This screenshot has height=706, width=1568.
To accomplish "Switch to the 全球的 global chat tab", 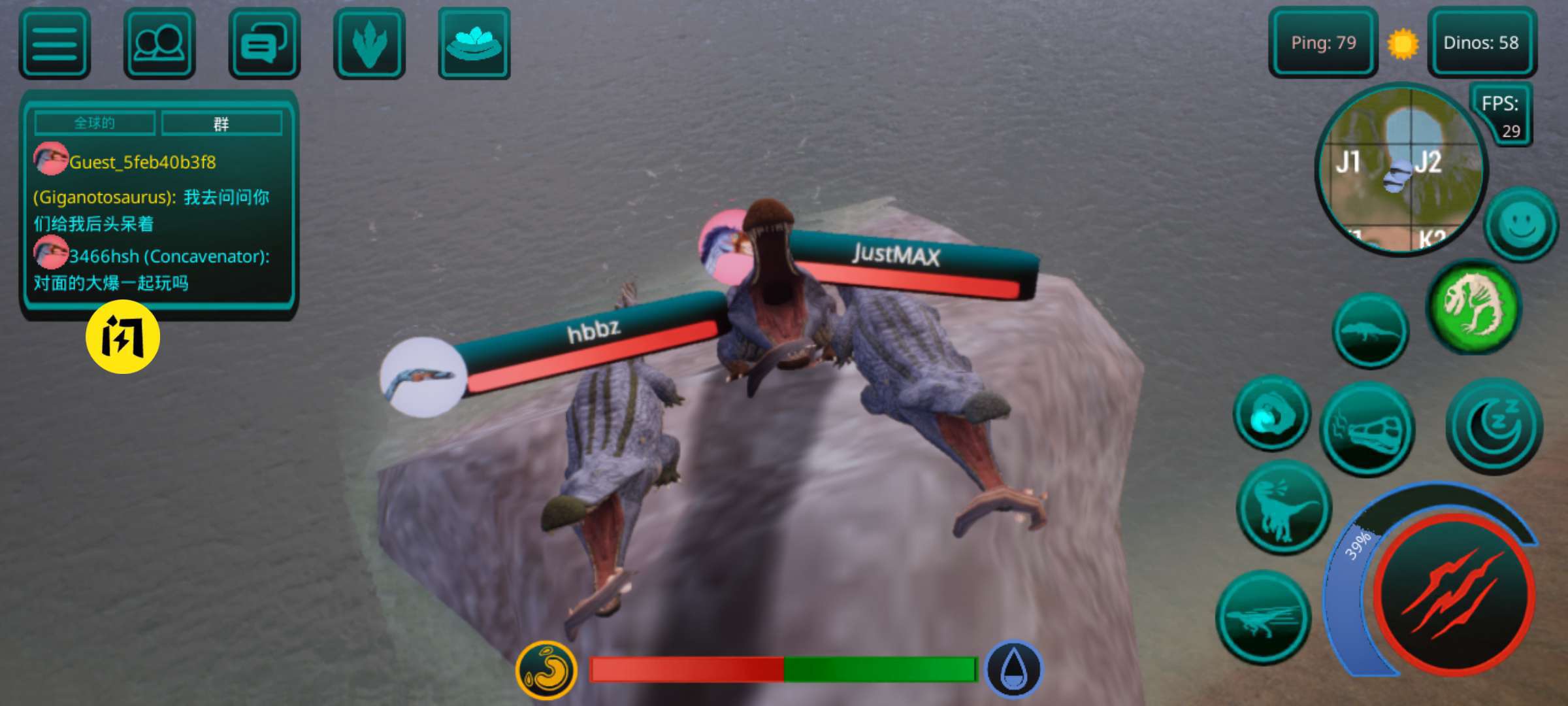I will click(x=95, y=123).
